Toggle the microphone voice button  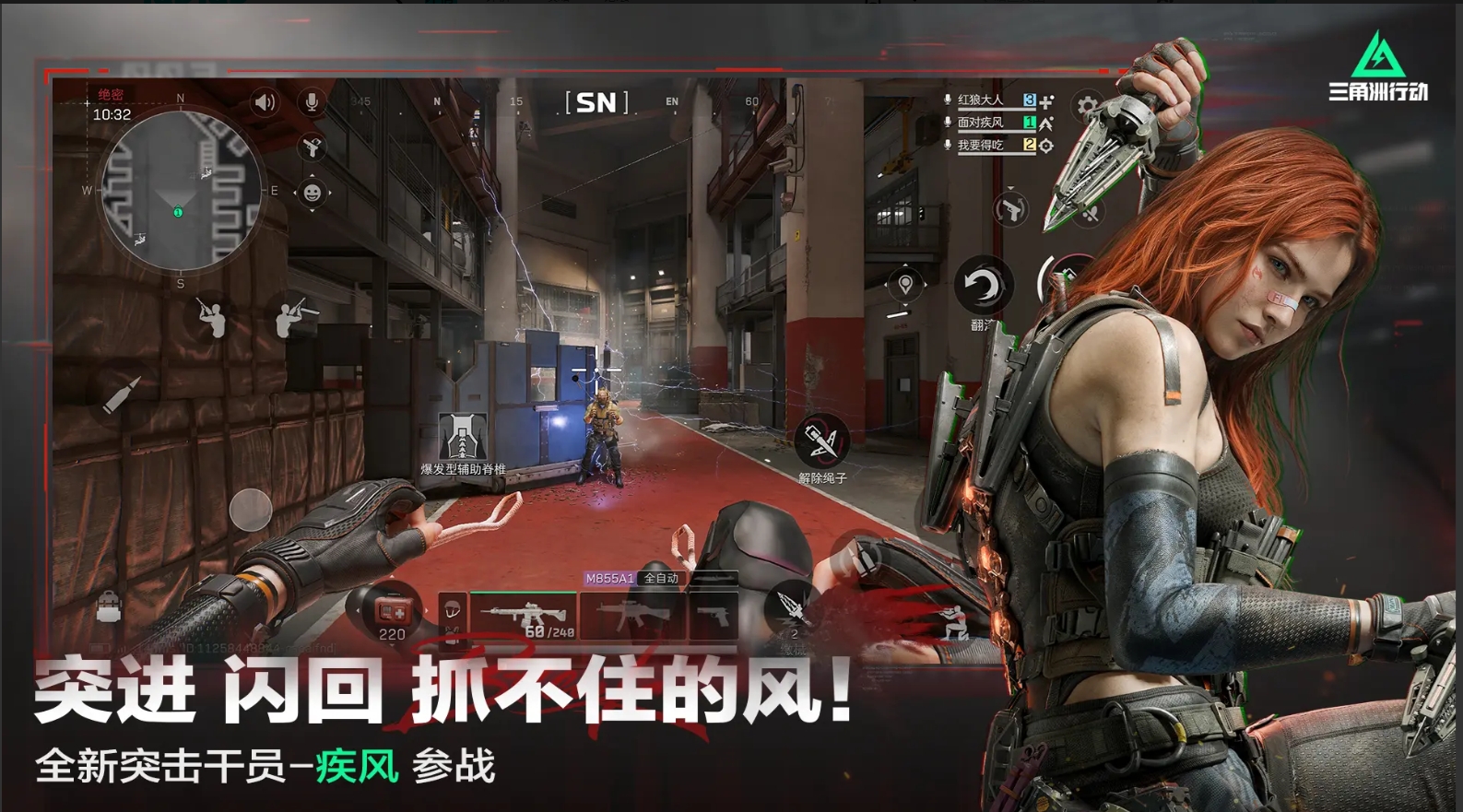click(312, 101)
